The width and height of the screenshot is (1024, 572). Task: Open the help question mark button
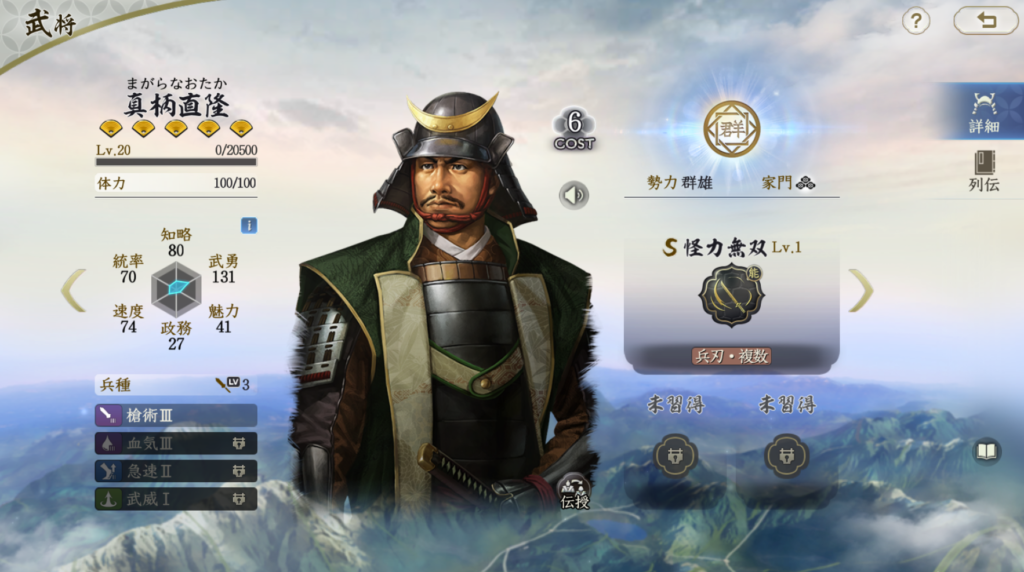(916, 21)
